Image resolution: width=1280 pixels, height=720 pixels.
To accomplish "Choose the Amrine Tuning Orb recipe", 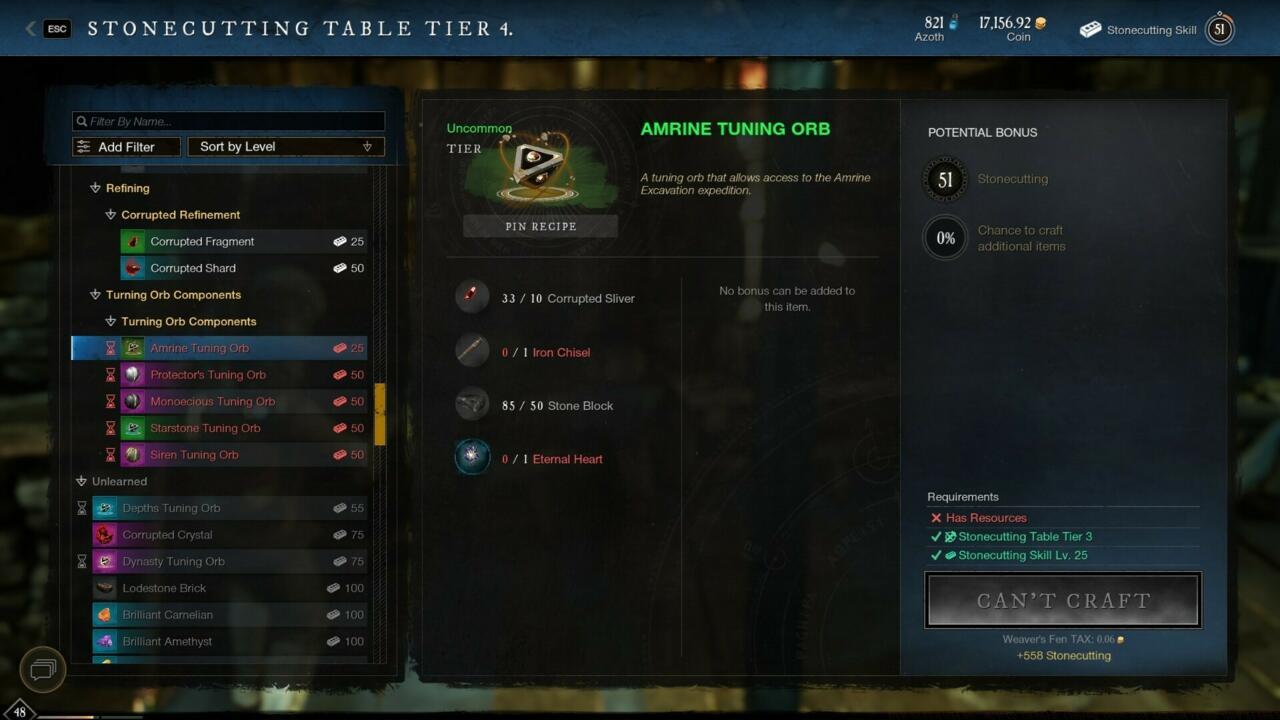I will (x=200, y=348).
